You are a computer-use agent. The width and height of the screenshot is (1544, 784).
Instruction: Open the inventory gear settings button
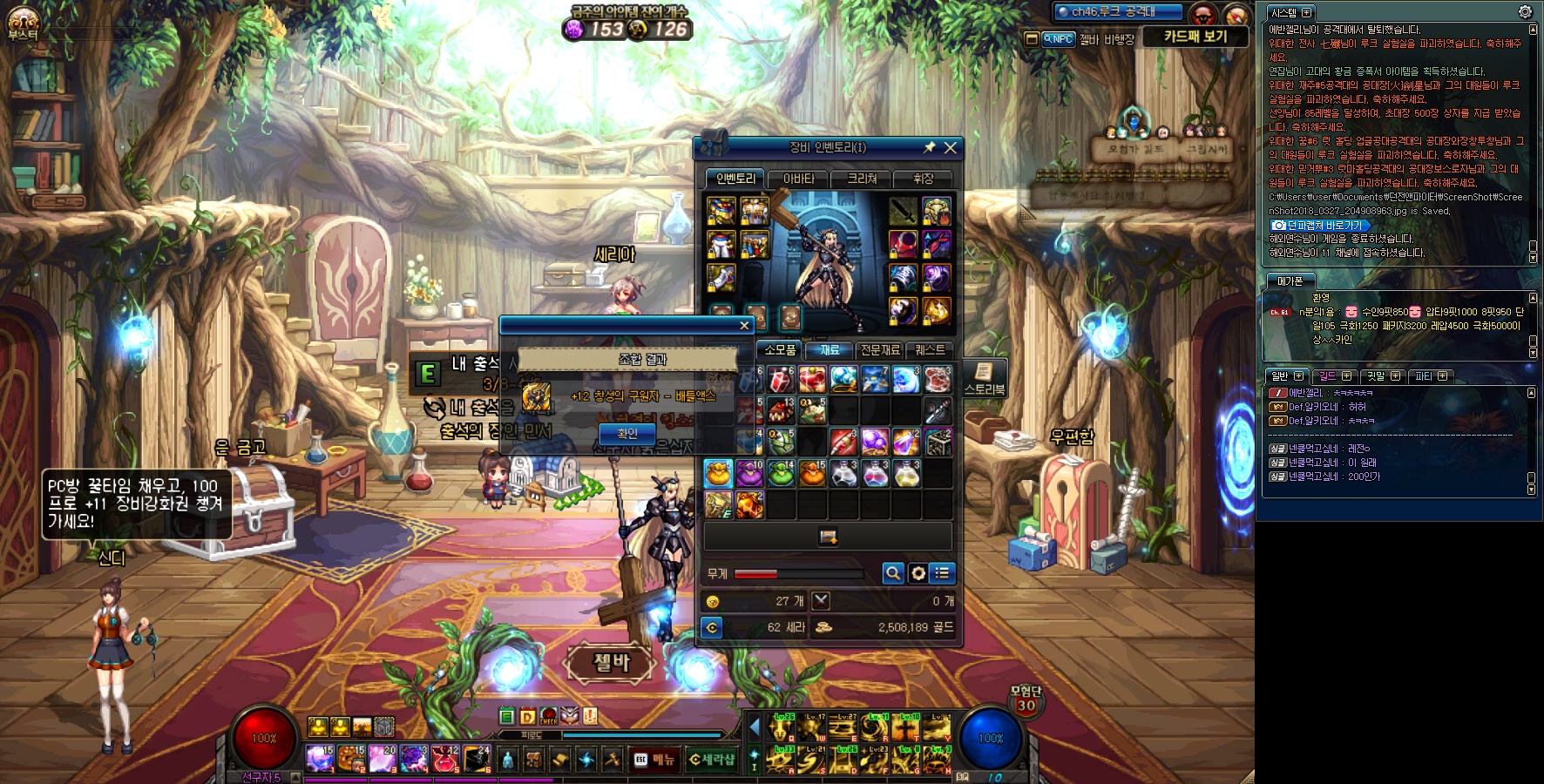click(x=918, y=573)
